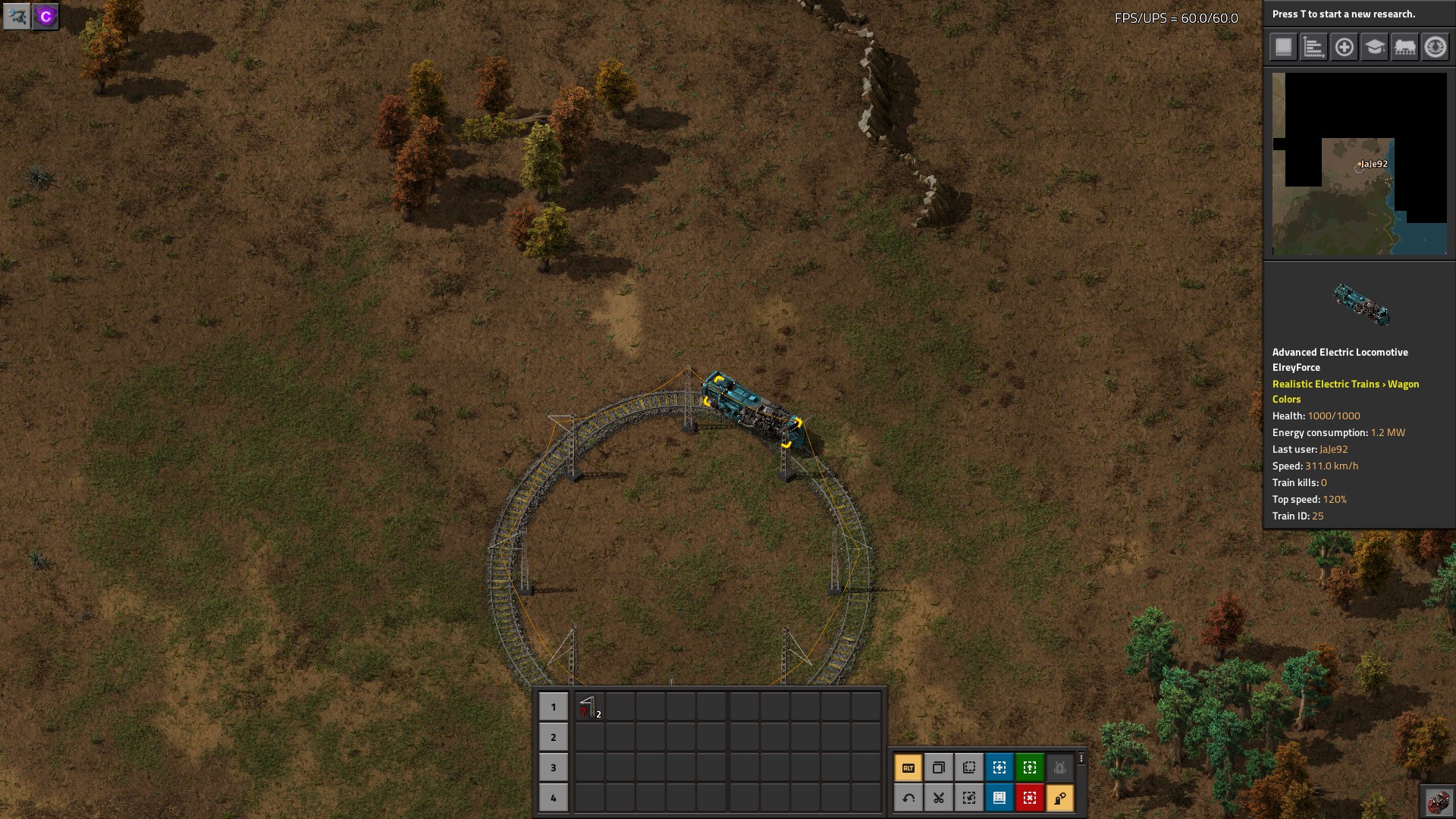
Task: Switch to quickbar row 4
Action: [553, 798]
